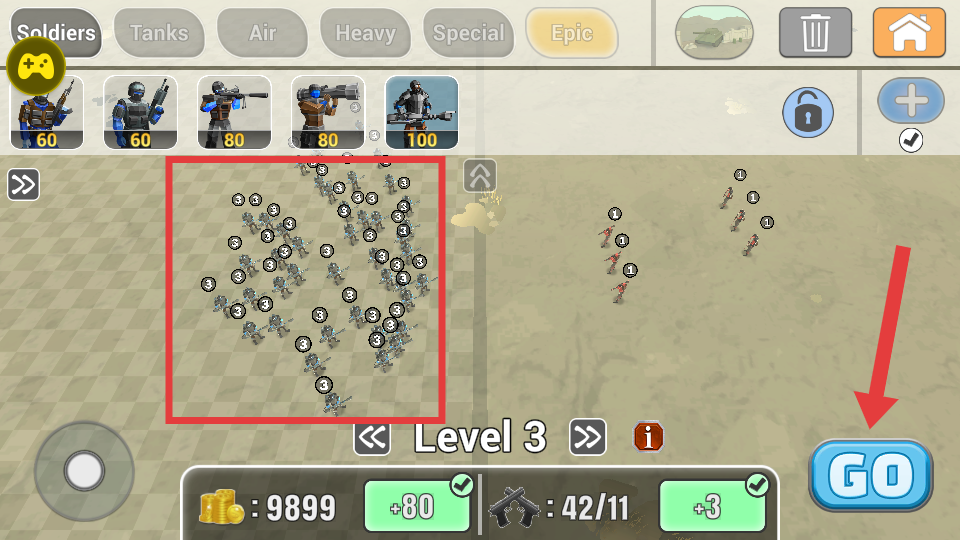The width and height of the screenshot is (960, 540).
Task: Select the Soldiers tab
Action: pyautogui.click(x=56, y=31)
